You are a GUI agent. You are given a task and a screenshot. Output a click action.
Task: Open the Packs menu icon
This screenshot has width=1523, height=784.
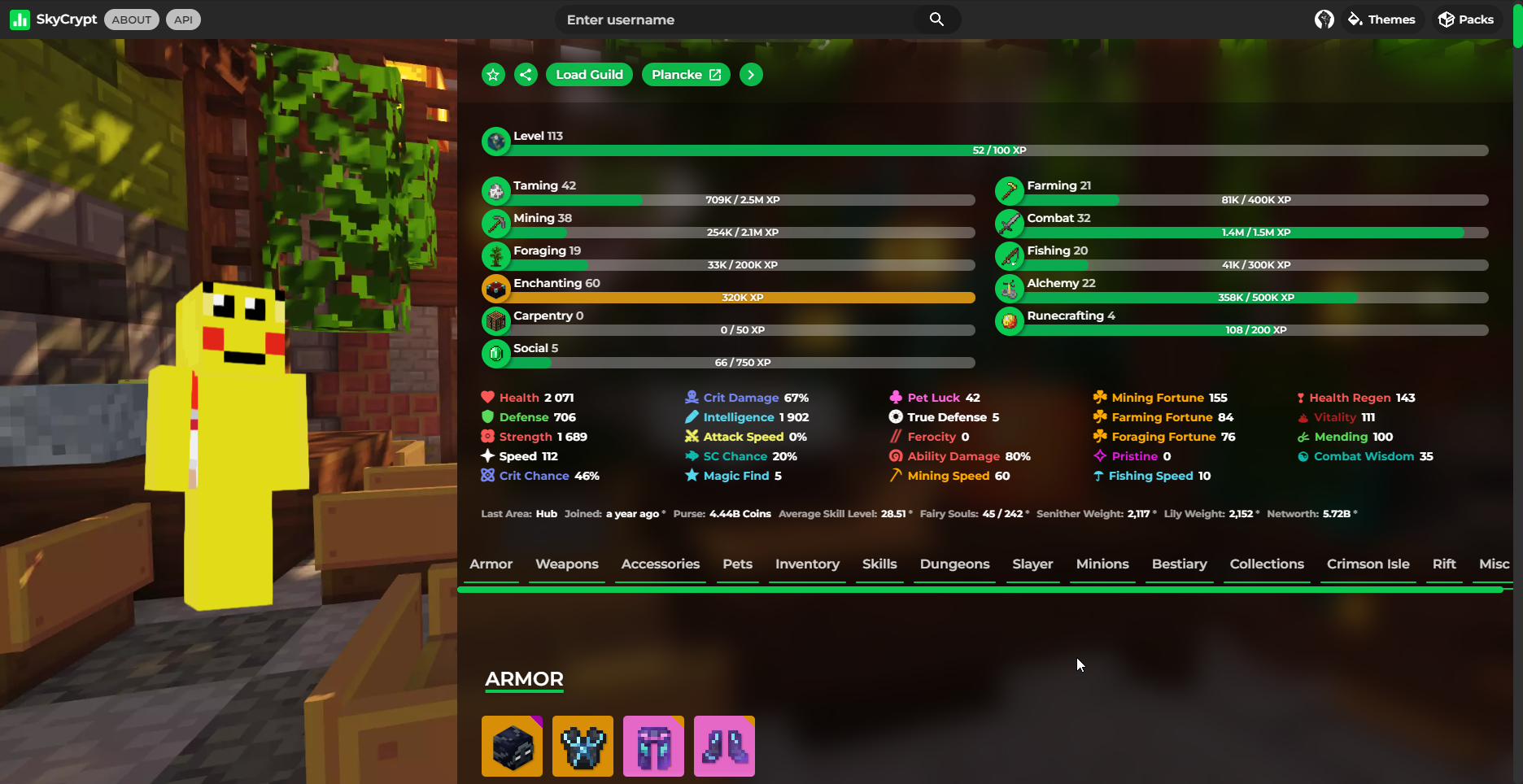(1447, 19)
